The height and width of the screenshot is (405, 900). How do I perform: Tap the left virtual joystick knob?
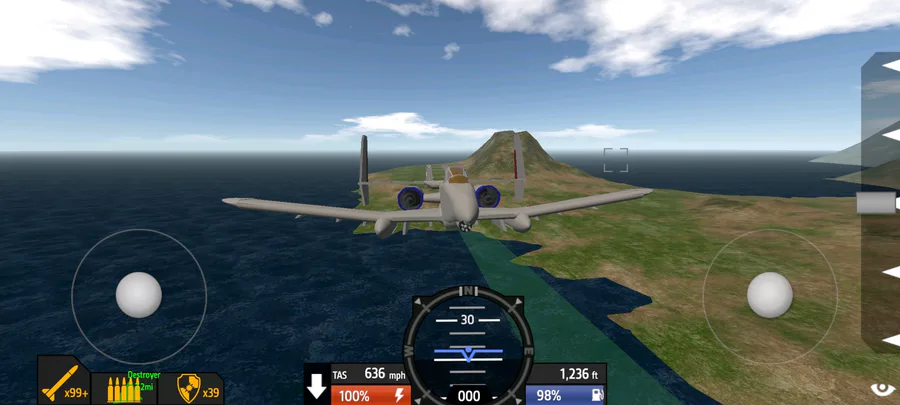tap(139, 295)
